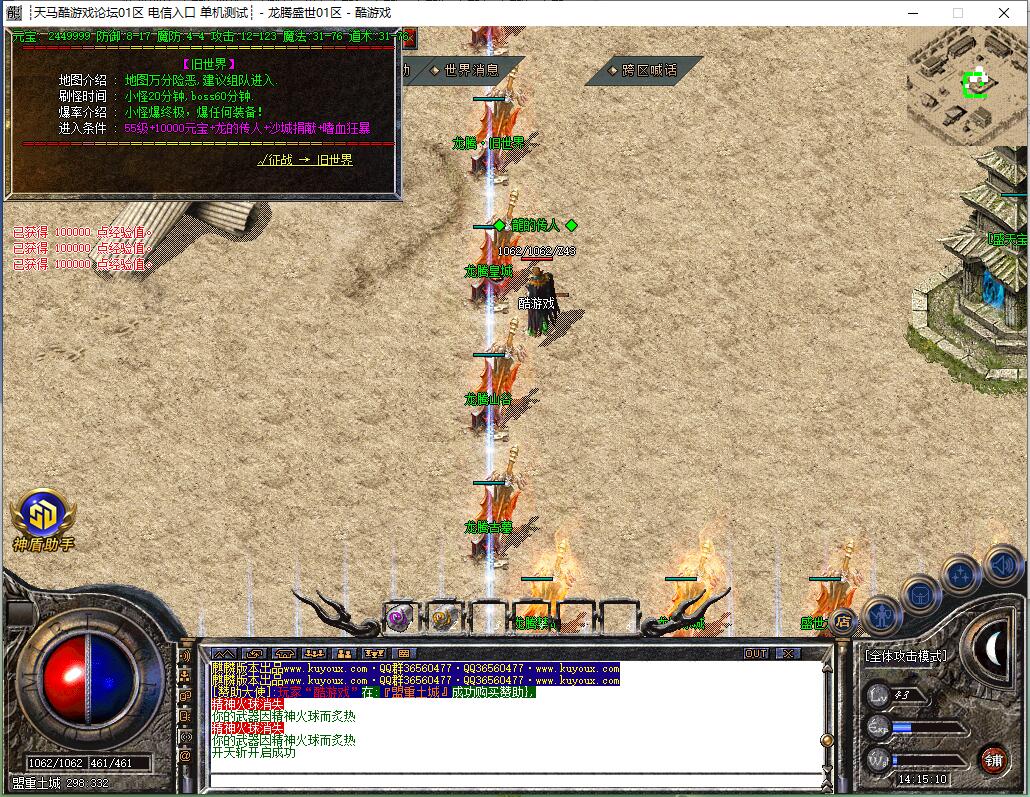Viewport: 1030px width, 797px height.
Task: Close the chat panel with X
Action: tap(789, 653)
